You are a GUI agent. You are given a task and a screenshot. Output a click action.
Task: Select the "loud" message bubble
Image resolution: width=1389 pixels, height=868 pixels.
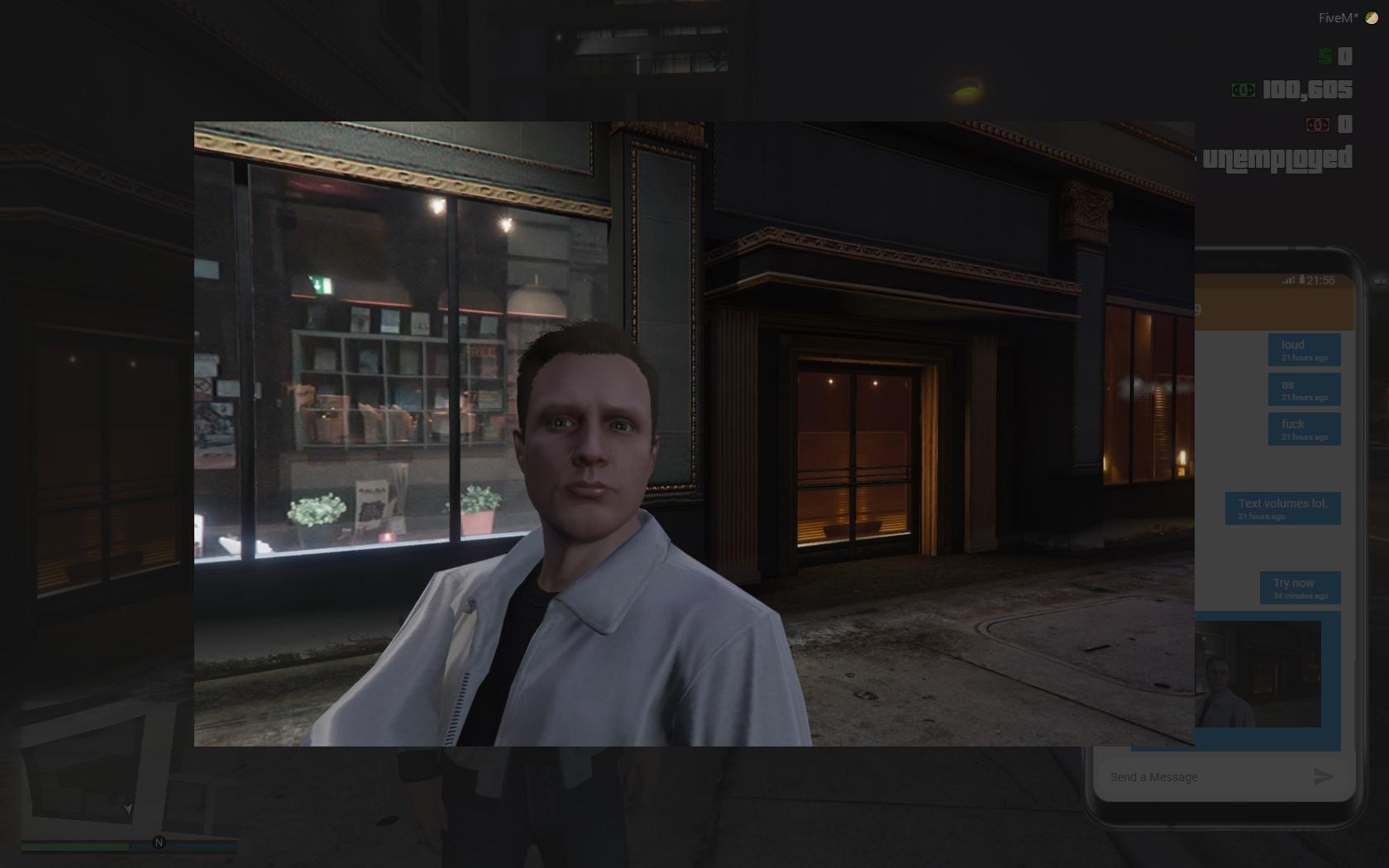pyautogui.click(x=1304, y=350)
